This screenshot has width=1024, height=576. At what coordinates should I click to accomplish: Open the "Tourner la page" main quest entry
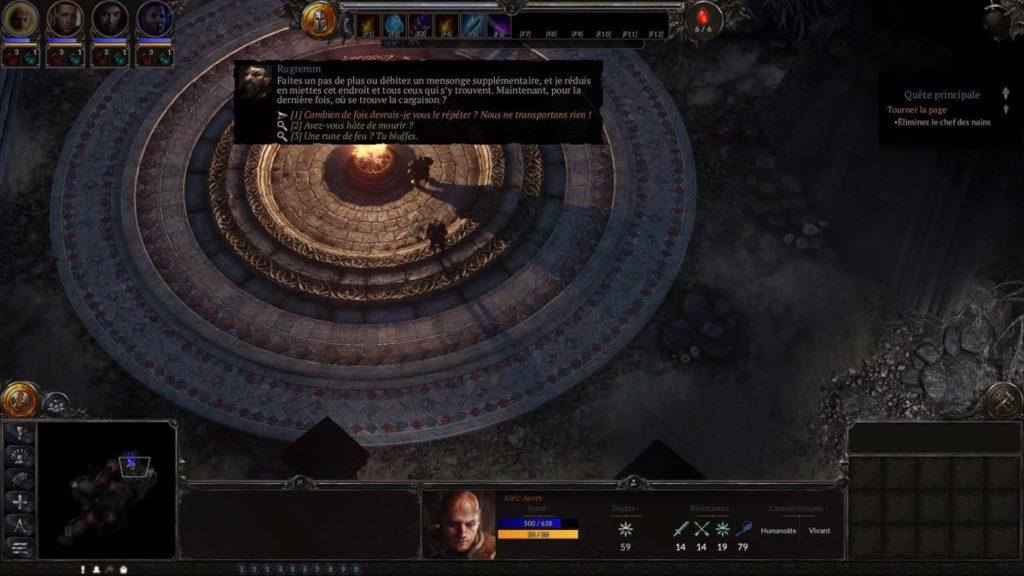click(917, 109)
